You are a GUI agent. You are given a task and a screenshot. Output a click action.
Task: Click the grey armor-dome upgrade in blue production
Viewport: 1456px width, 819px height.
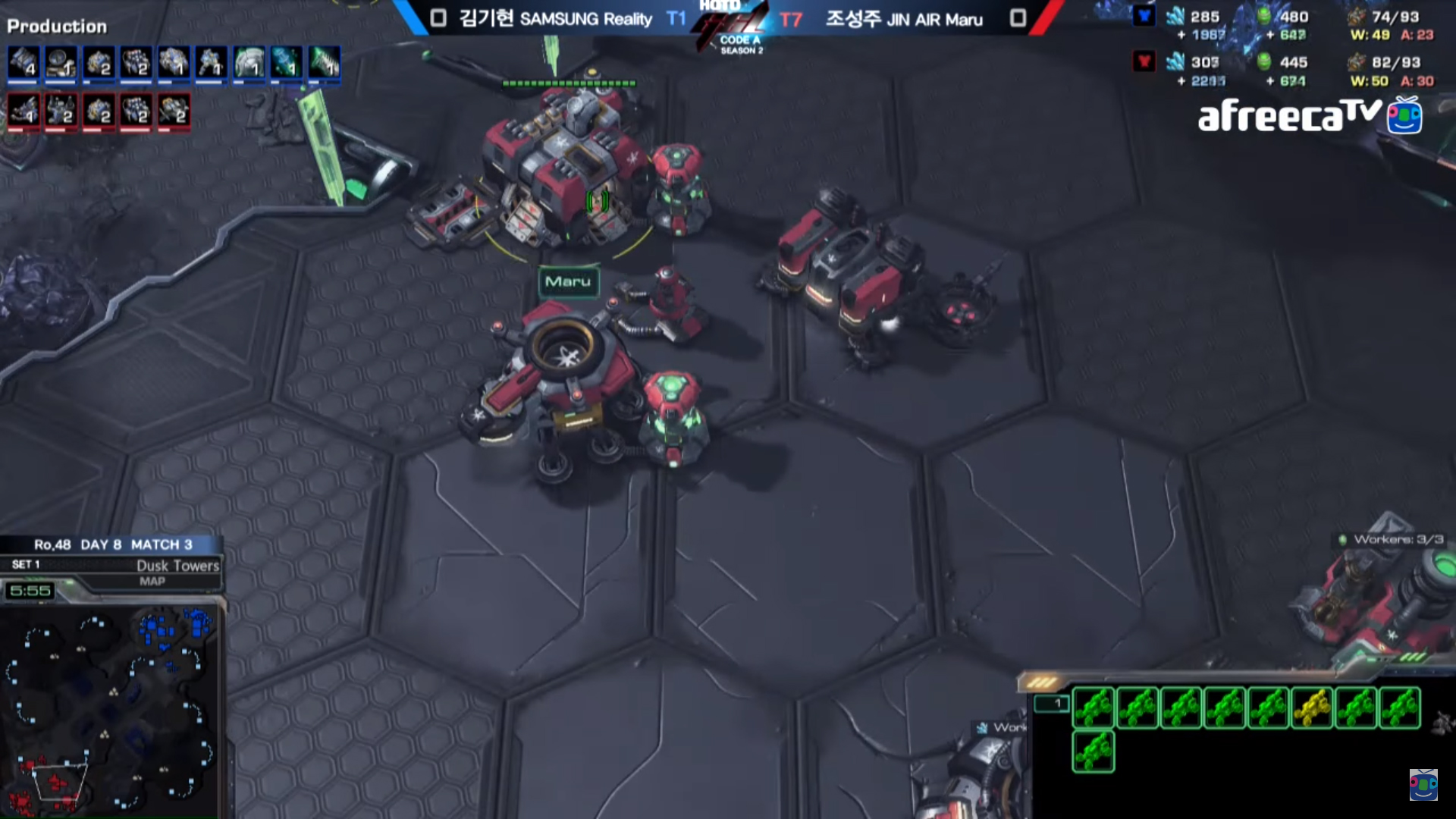click(x=249, y=62)
